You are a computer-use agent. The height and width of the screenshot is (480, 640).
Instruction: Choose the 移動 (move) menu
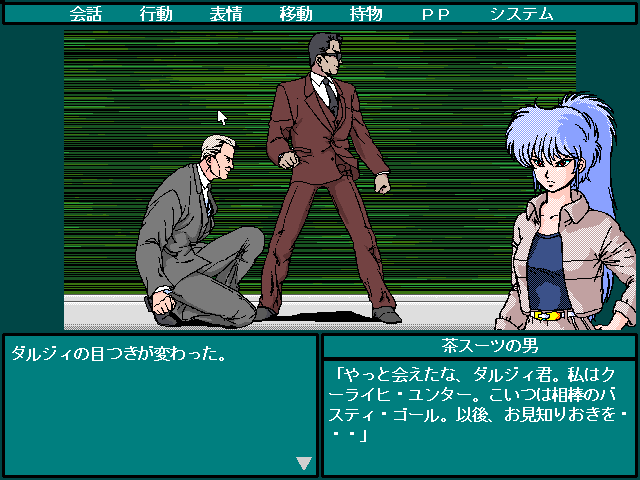click(296, 14)
